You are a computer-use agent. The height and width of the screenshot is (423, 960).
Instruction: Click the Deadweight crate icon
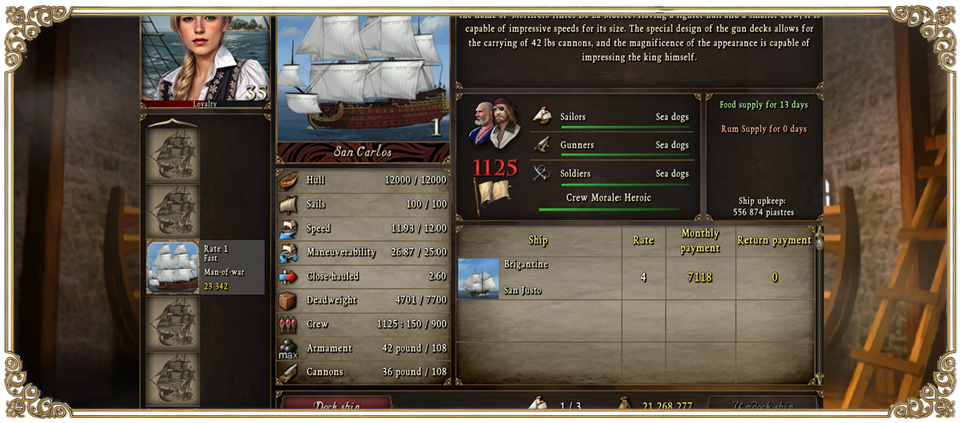(288, 300)
